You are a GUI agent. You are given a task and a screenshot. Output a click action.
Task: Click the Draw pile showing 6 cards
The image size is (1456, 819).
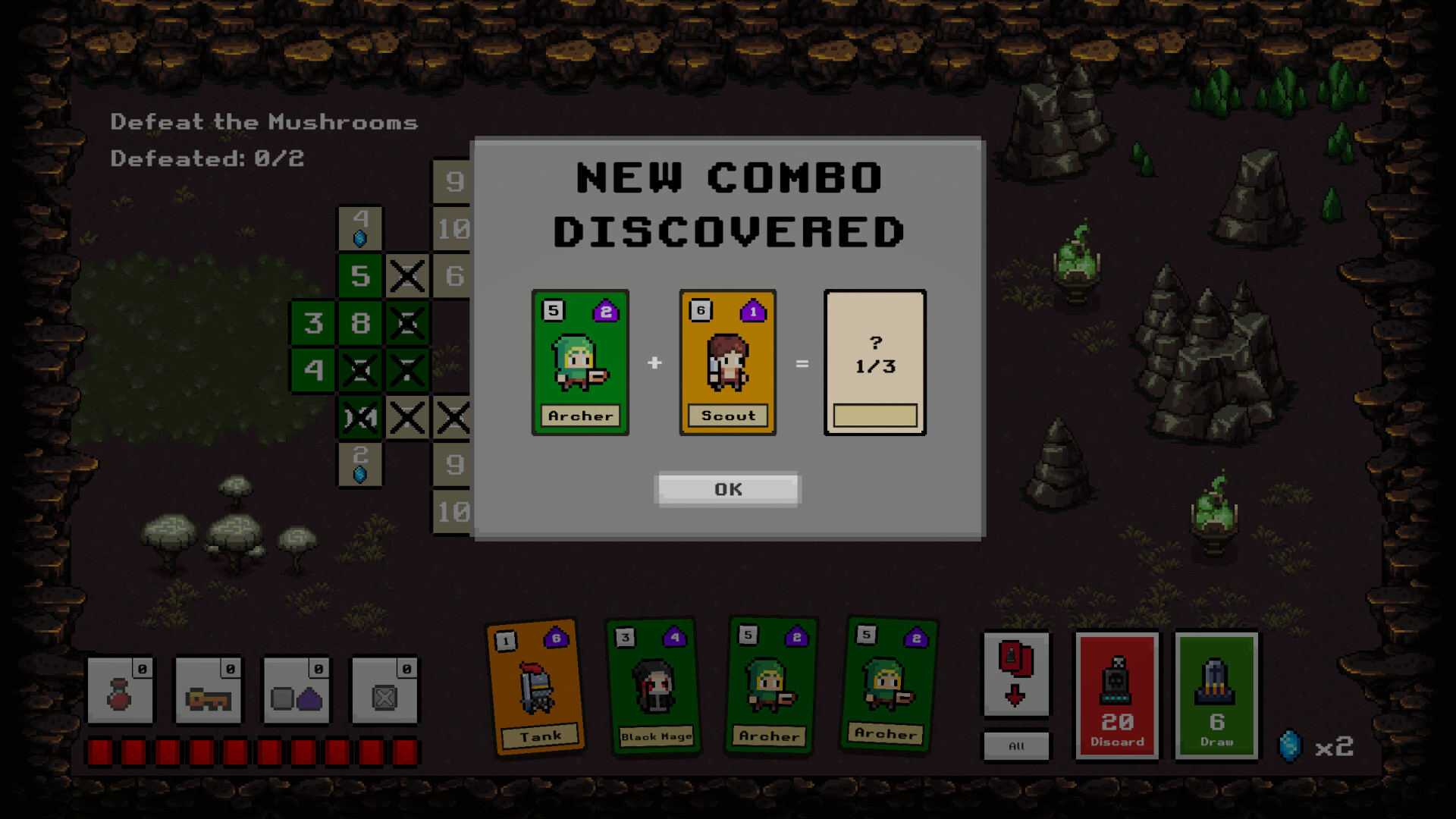pos(1216,695)
